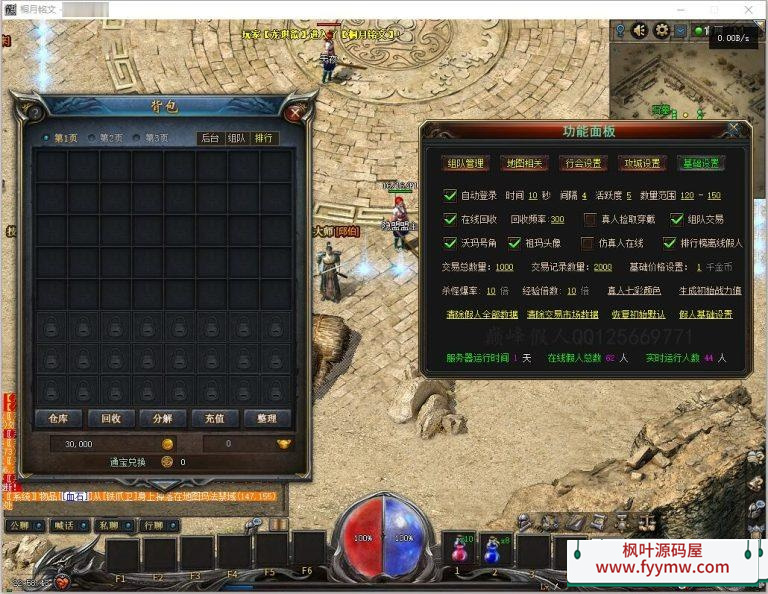The image size is (768, 594).
Task: Choose the 分解 disassemble button
Action: coord(163,418)
